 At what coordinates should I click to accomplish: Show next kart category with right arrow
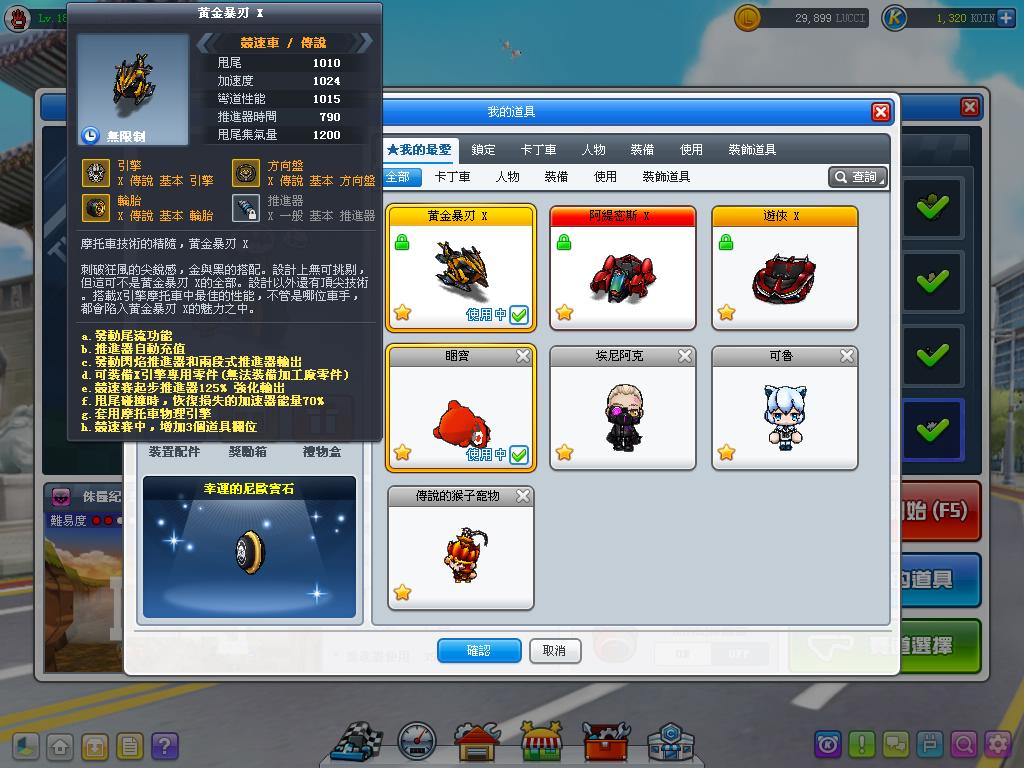[x=365, y=42]
